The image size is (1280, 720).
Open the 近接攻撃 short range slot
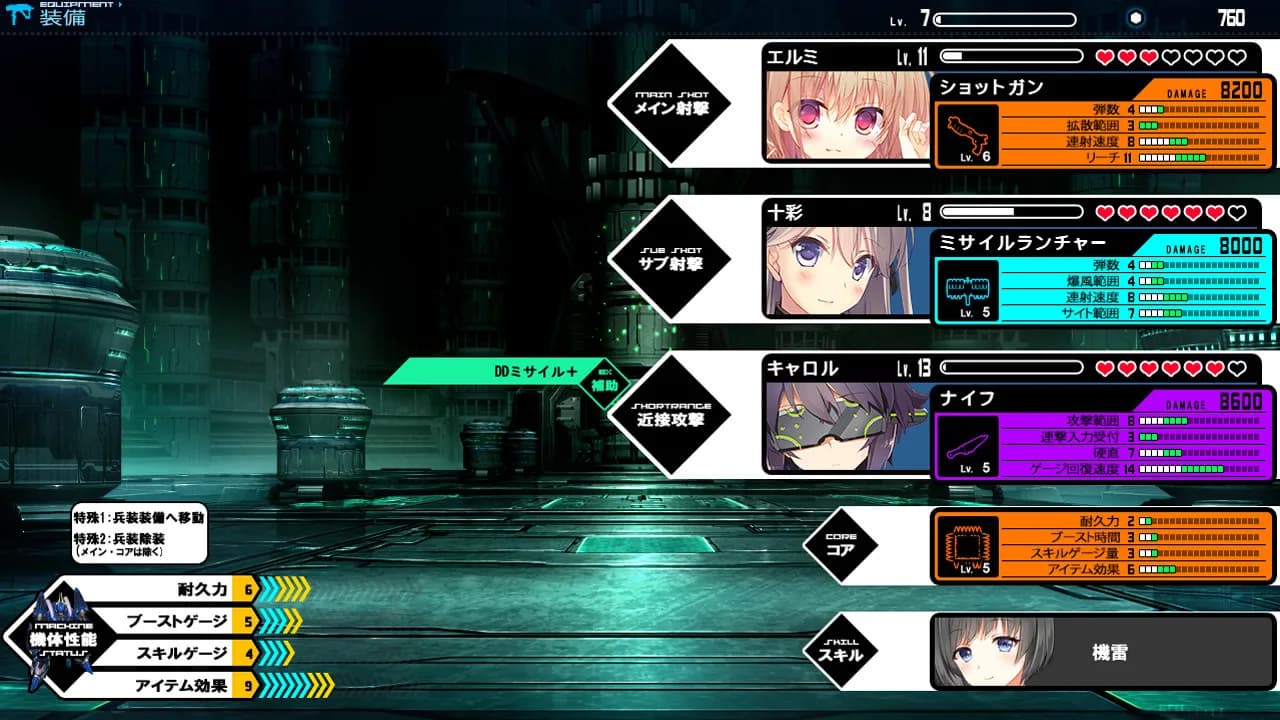click(x=670, y=416)
